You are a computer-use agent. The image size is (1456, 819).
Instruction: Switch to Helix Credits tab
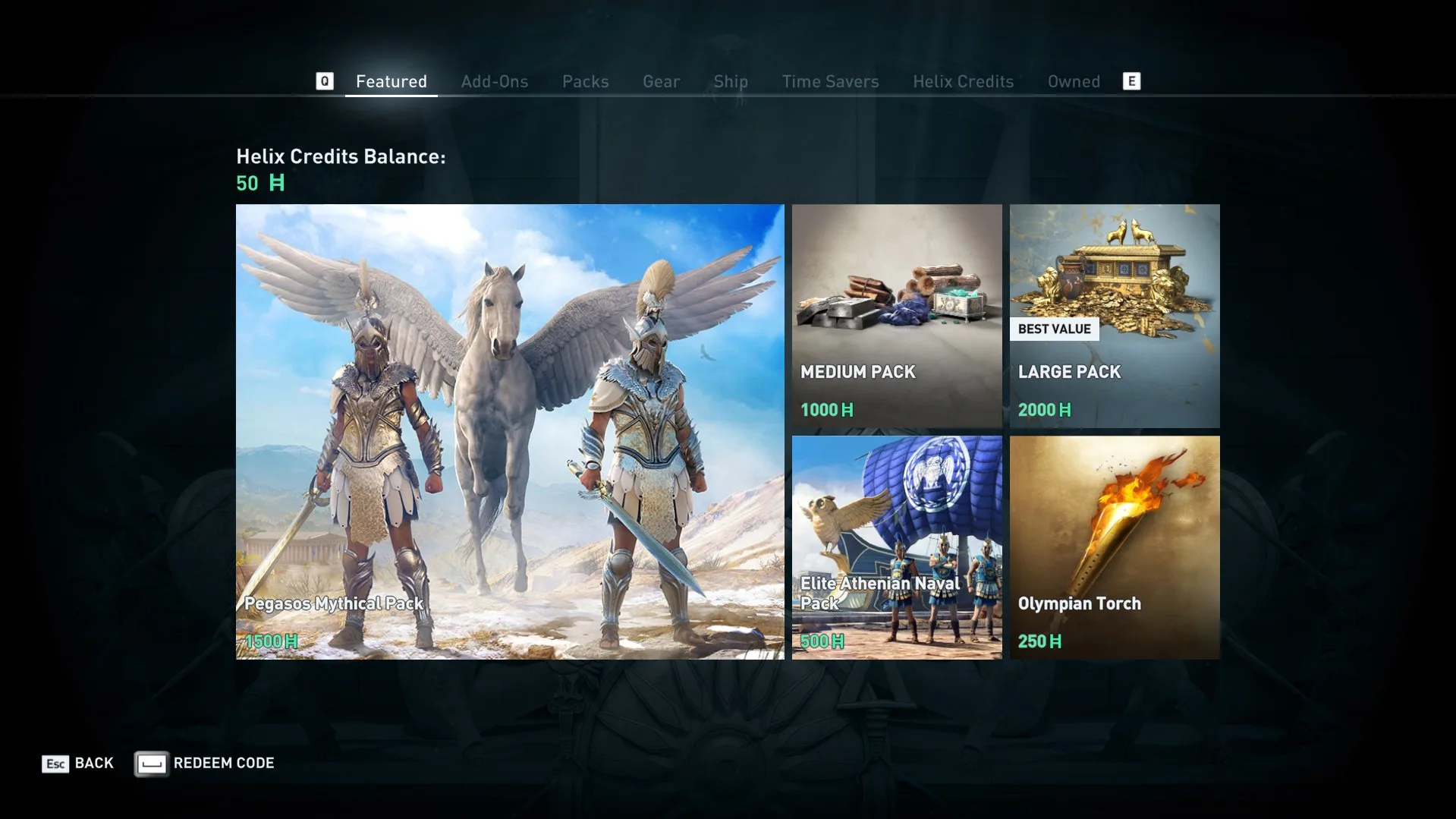tap(963, 81)
